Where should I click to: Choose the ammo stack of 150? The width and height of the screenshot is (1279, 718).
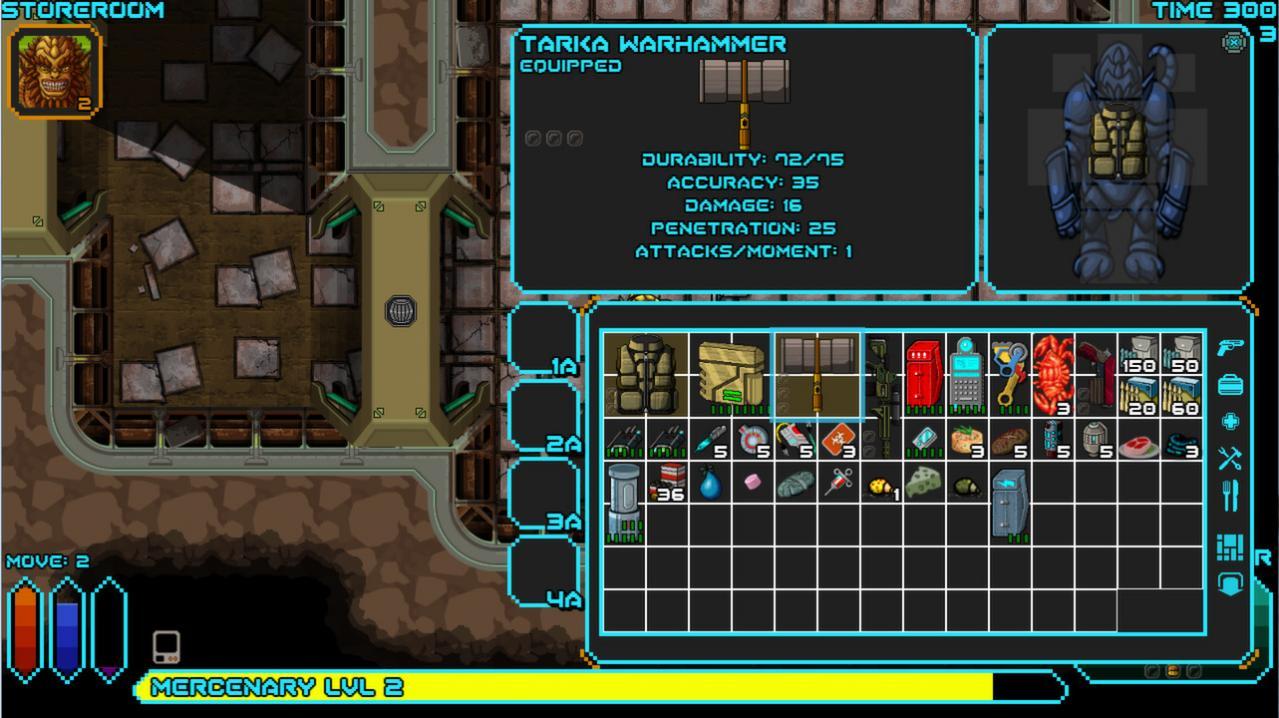1138,354
